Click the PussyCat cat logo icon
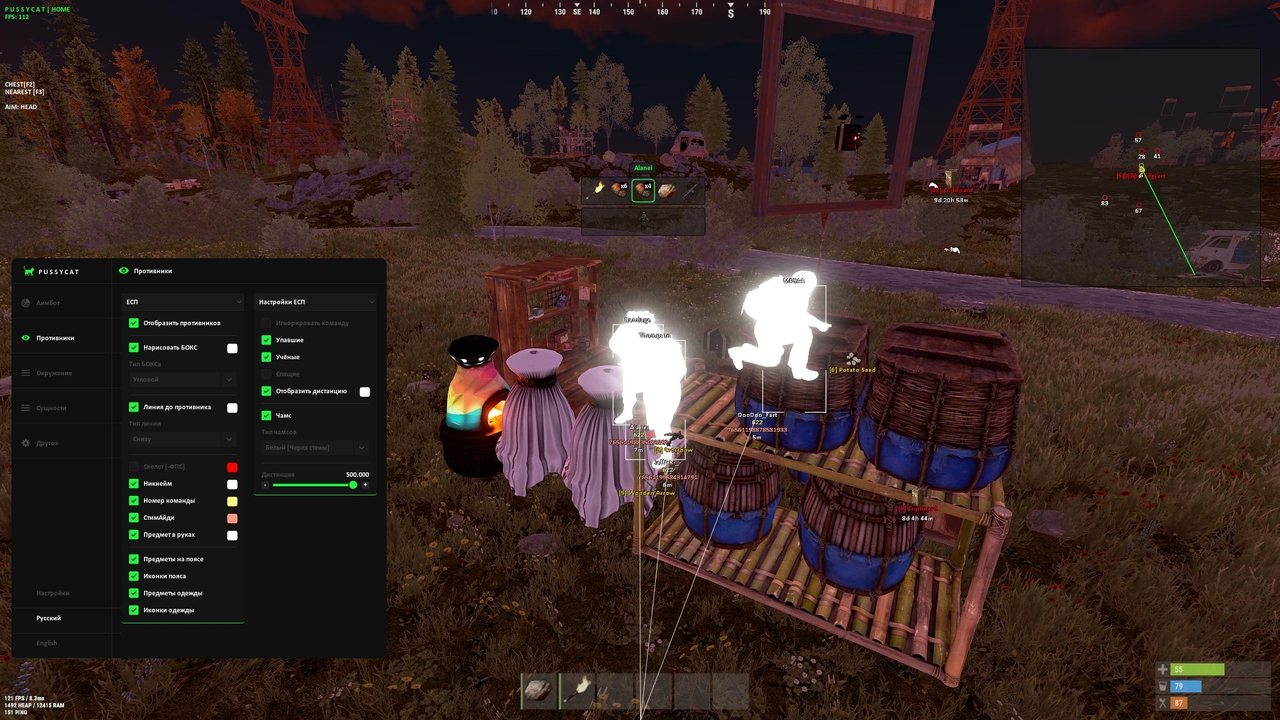 pos(28,271)
